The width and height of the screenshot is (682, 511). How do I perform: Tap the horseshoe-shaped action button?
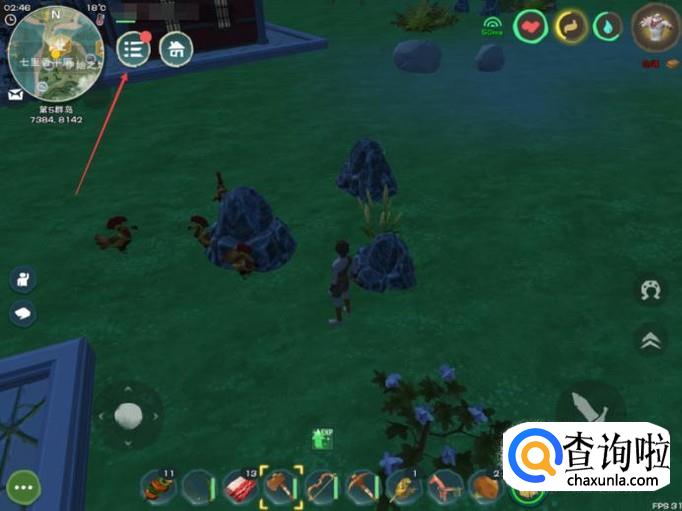(x=651, y=291)
